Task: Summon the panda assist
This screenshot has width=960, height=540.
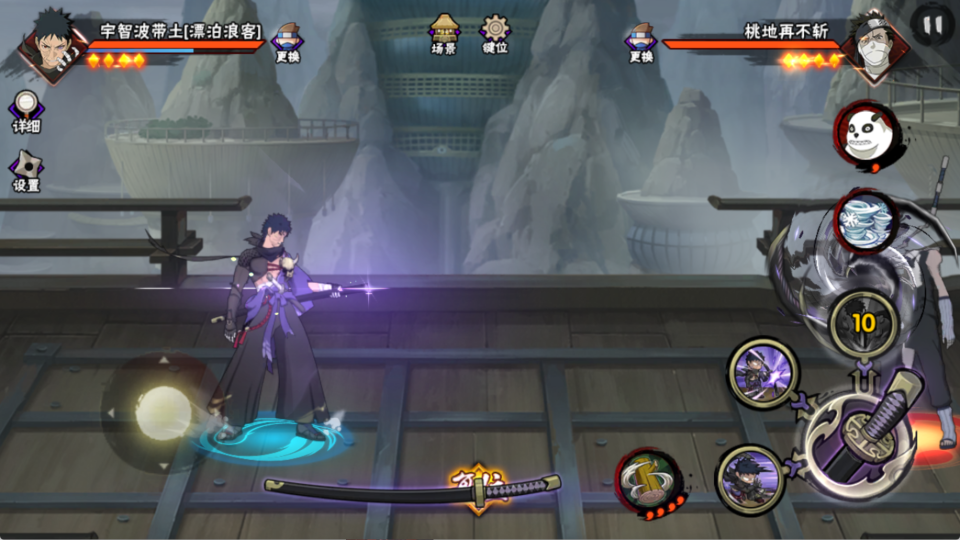Action: click(x=862, y=132)
